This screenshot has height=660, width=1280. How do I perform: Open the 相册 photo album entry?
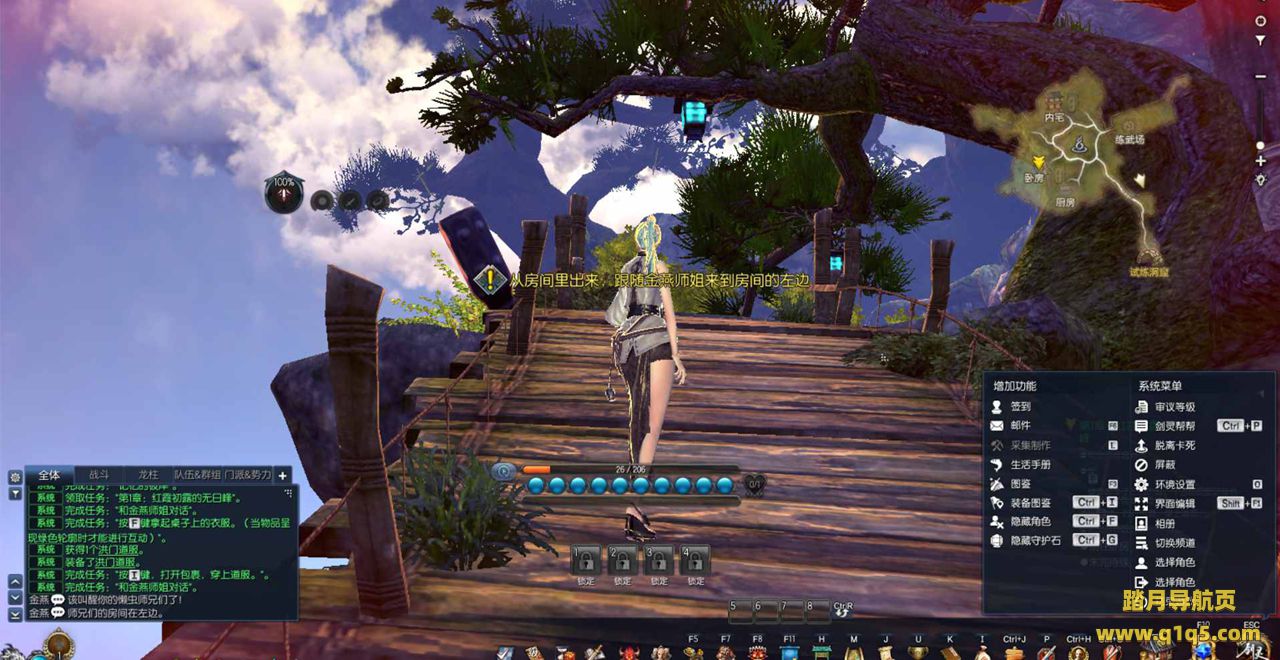[x=1164, y=524]
